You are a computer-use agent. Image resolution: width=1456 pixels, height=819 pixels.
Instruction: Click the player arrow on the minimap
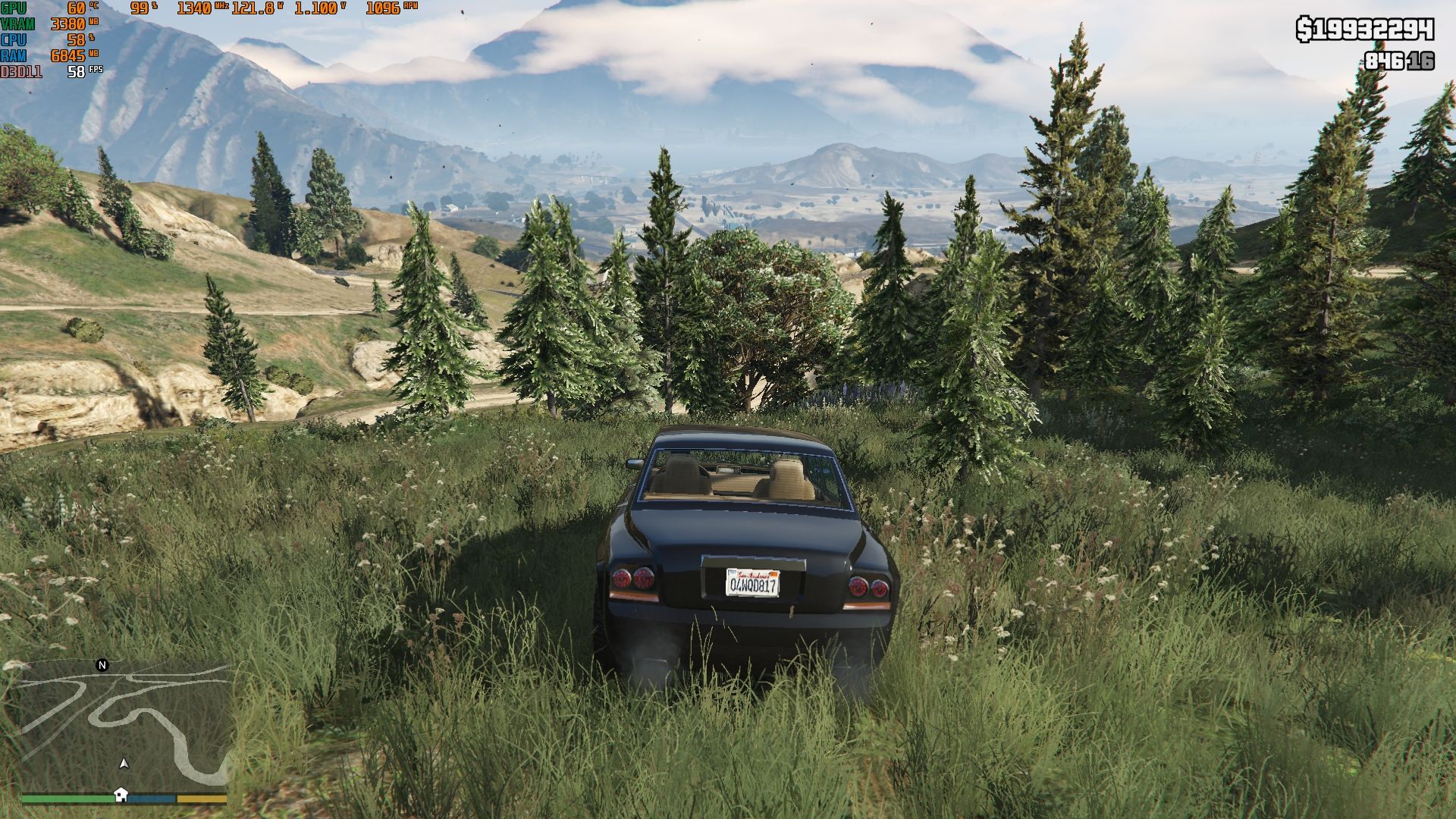point(124,763)
